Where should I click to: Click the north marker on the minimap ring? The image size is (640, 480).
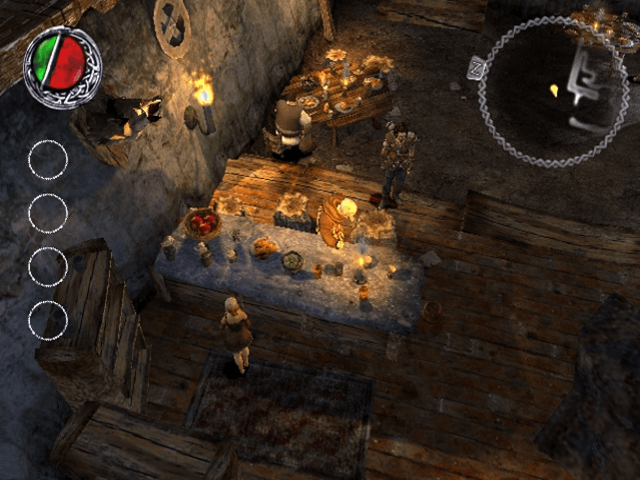(x=477, y=68)
